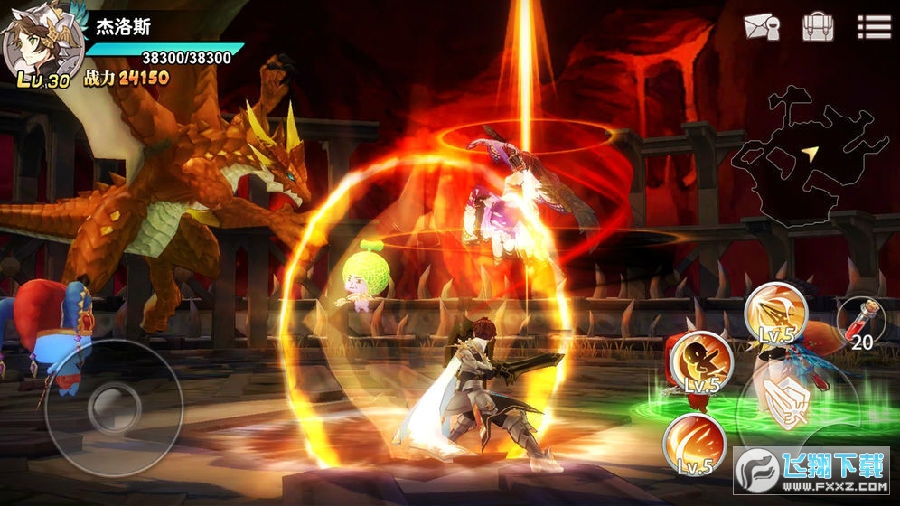
Task: Open the mail envelope icon
Action: click(761, 27)
